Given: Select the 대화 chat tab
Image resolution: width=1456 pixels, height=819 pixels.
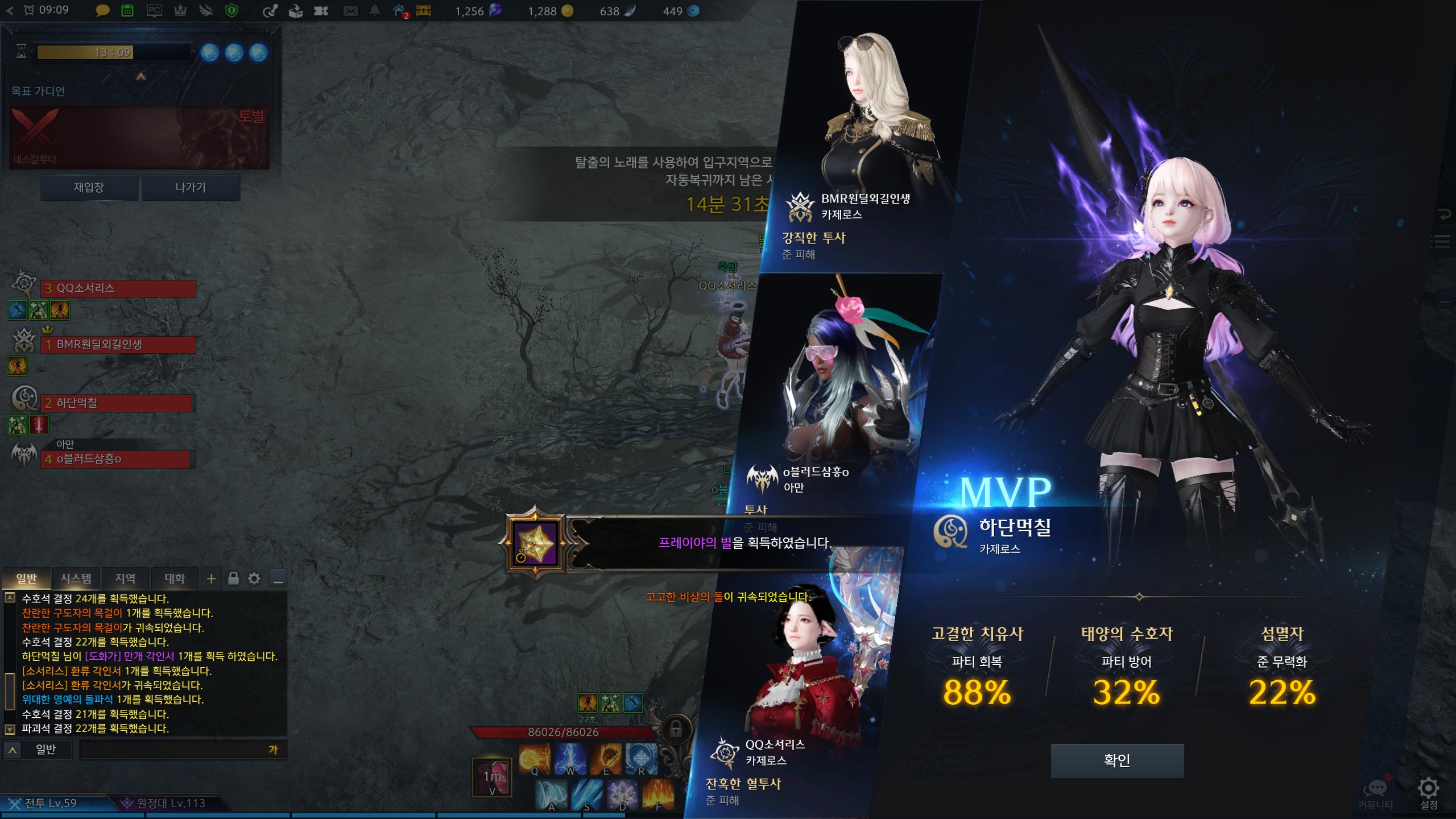Looking at the screenshot, I should [x=175, y=578].
